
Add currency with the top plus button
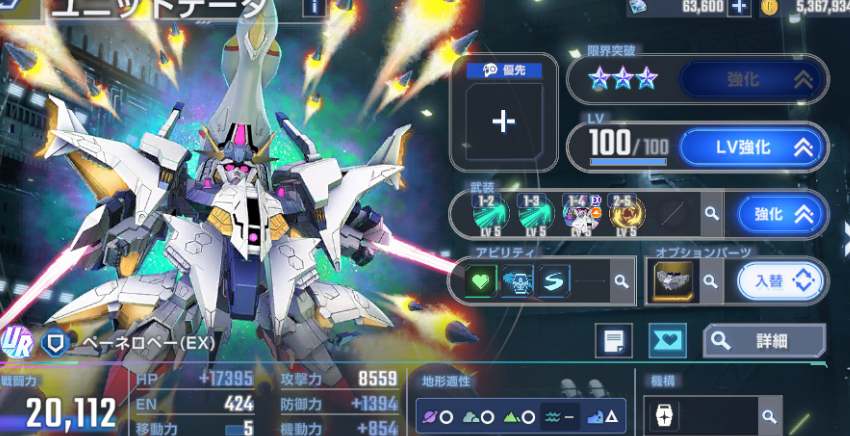pyautogui.click(x=740, y=7)
